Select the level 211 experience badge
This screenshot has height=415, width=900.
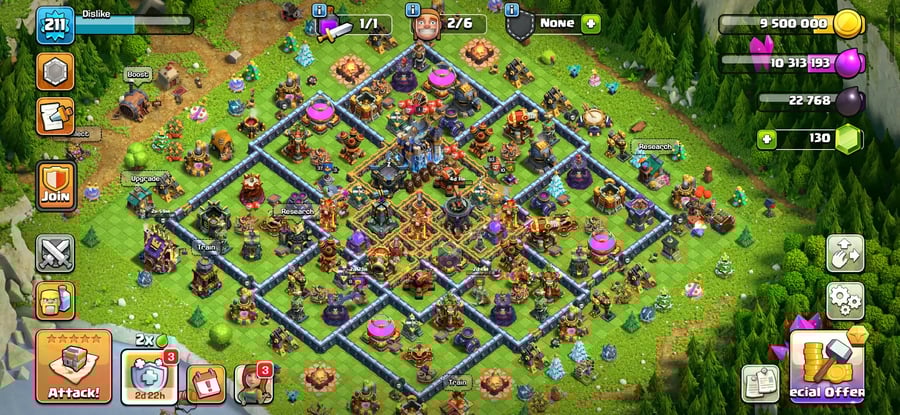pos(55,25)
